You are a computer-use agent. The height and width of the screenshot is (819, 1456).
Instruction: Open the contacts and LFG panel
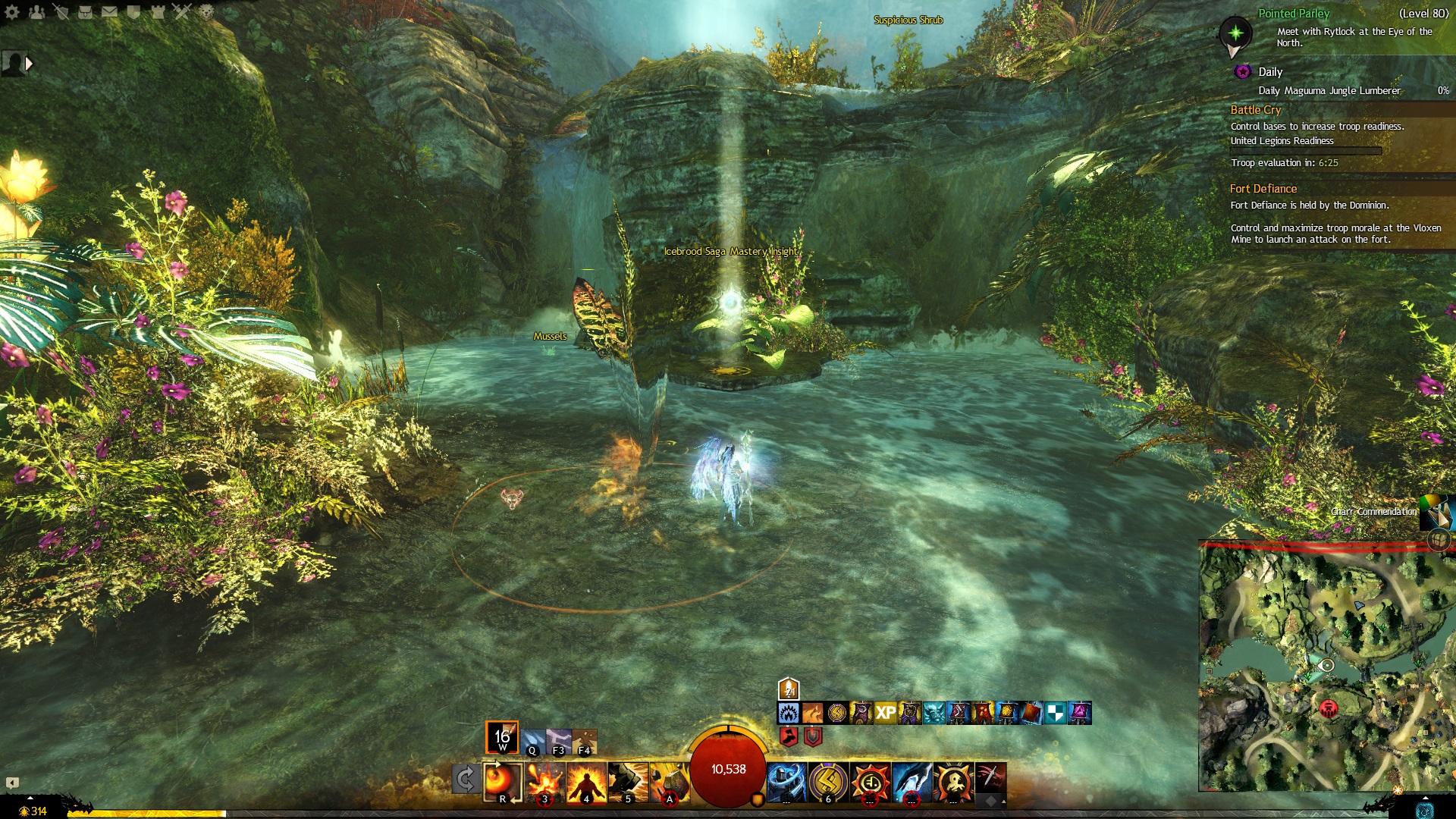pos(36,11)
